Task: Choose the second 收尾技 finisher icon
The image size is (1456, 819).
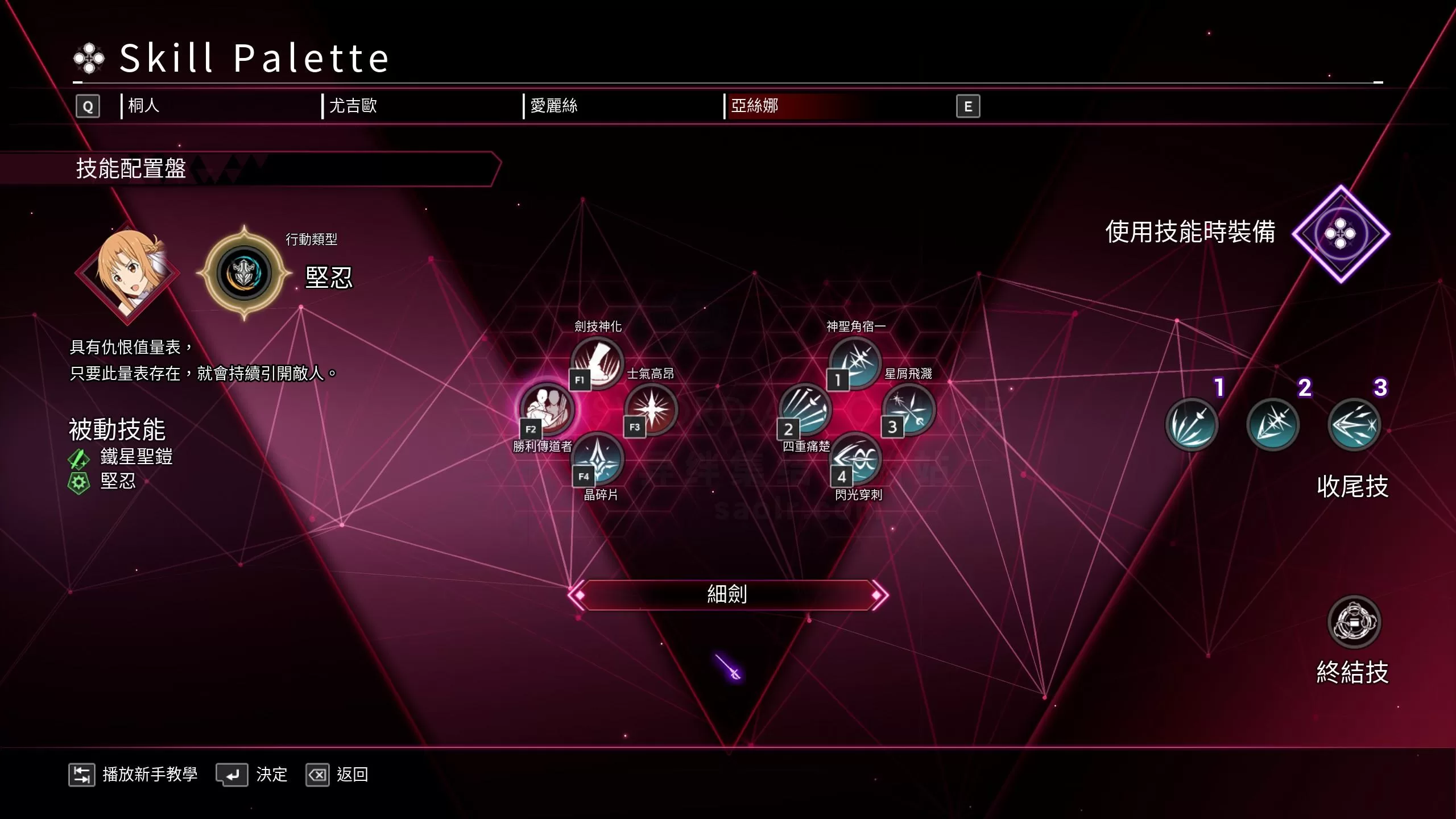Action: coord(1273,425)
